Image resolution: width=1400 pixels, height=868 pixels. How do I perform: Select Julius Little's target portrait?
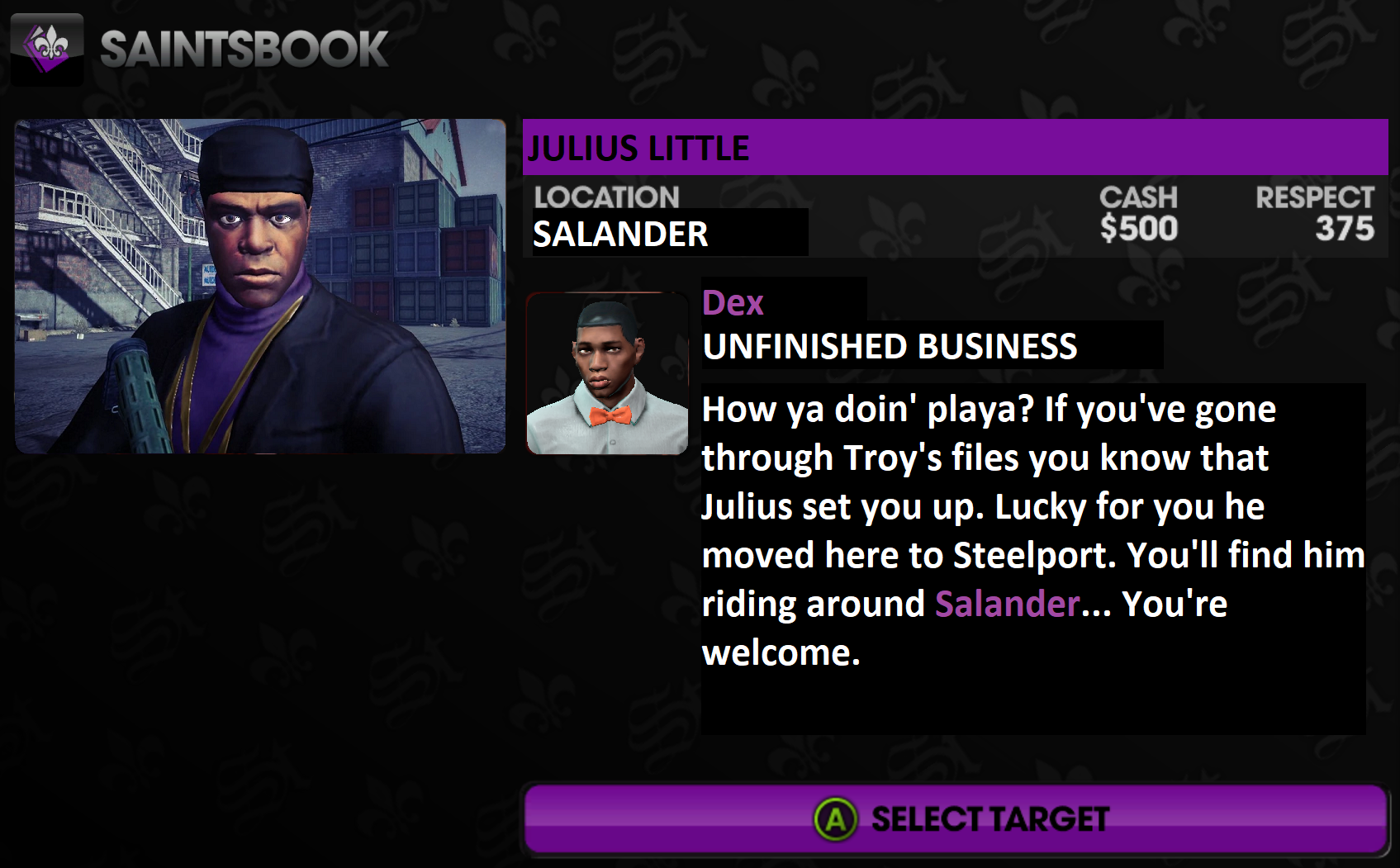[x=260, y=286]
